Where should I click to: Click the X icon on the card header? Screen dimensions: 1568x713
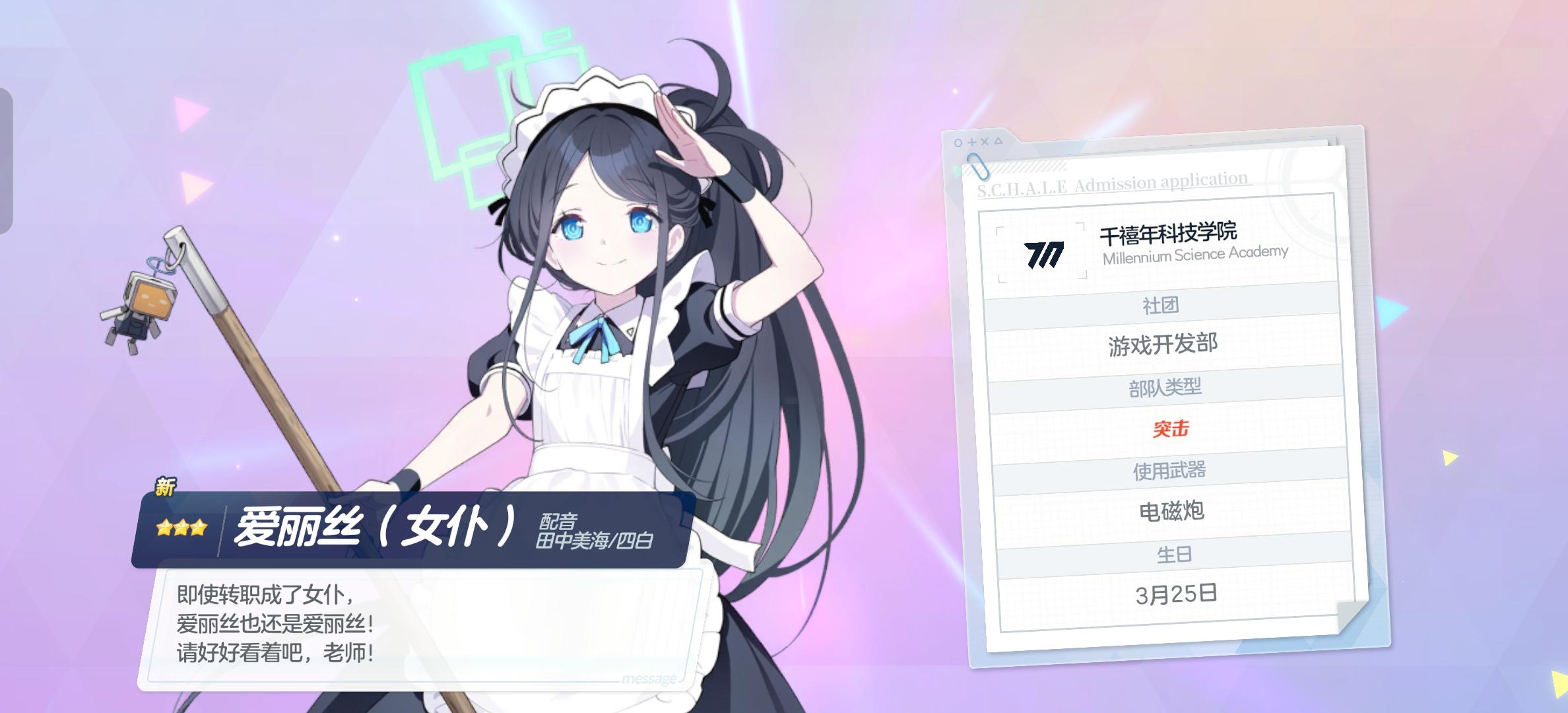point(985,142)
